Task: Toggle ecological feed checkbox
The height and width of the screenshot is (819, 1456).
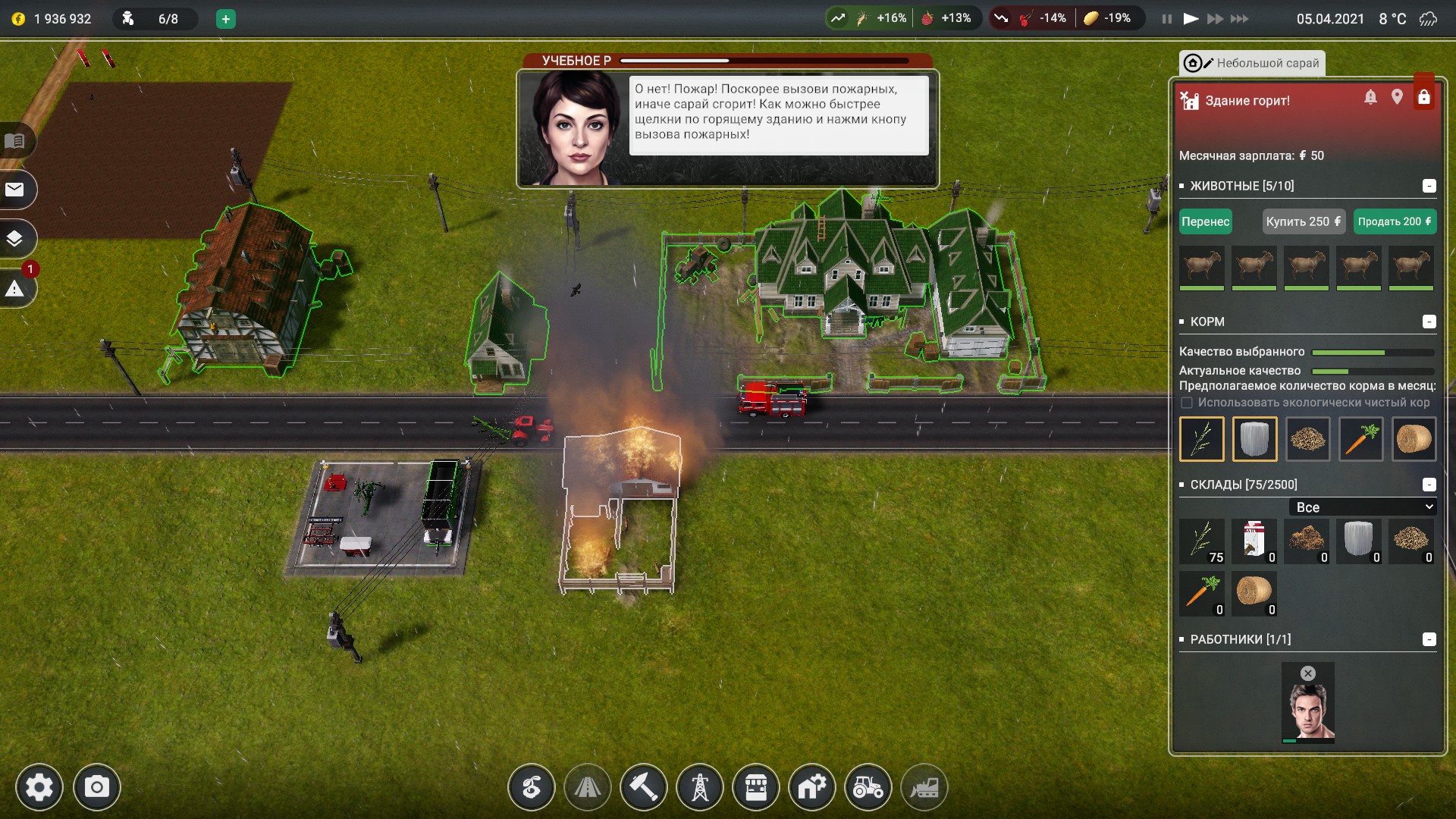Action: (1187, 403)
